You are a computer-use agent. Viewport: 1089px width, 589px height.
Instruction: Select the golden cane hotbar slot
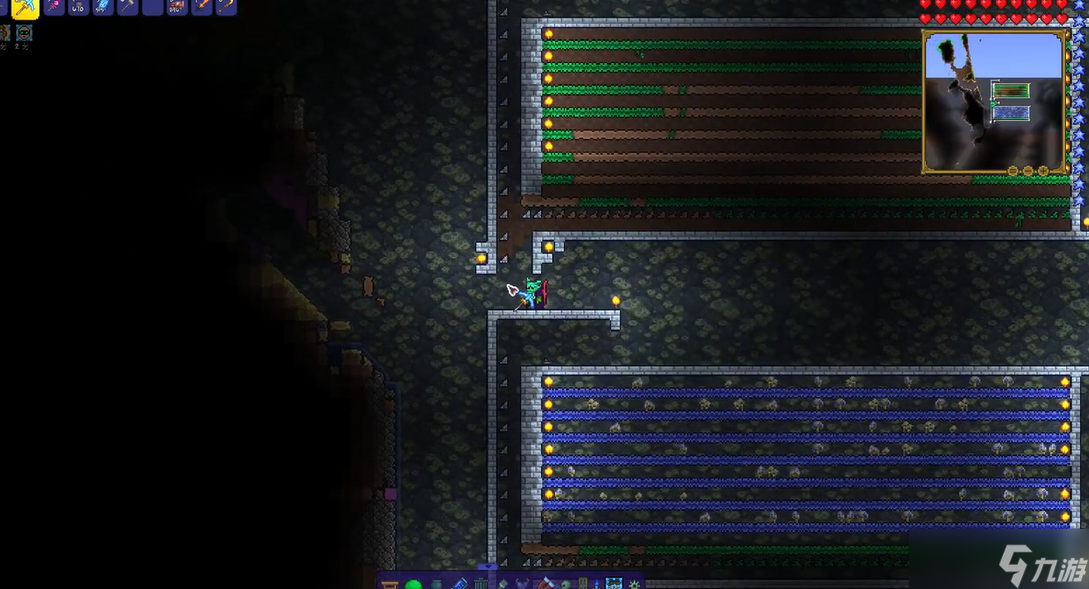(226, 7)
